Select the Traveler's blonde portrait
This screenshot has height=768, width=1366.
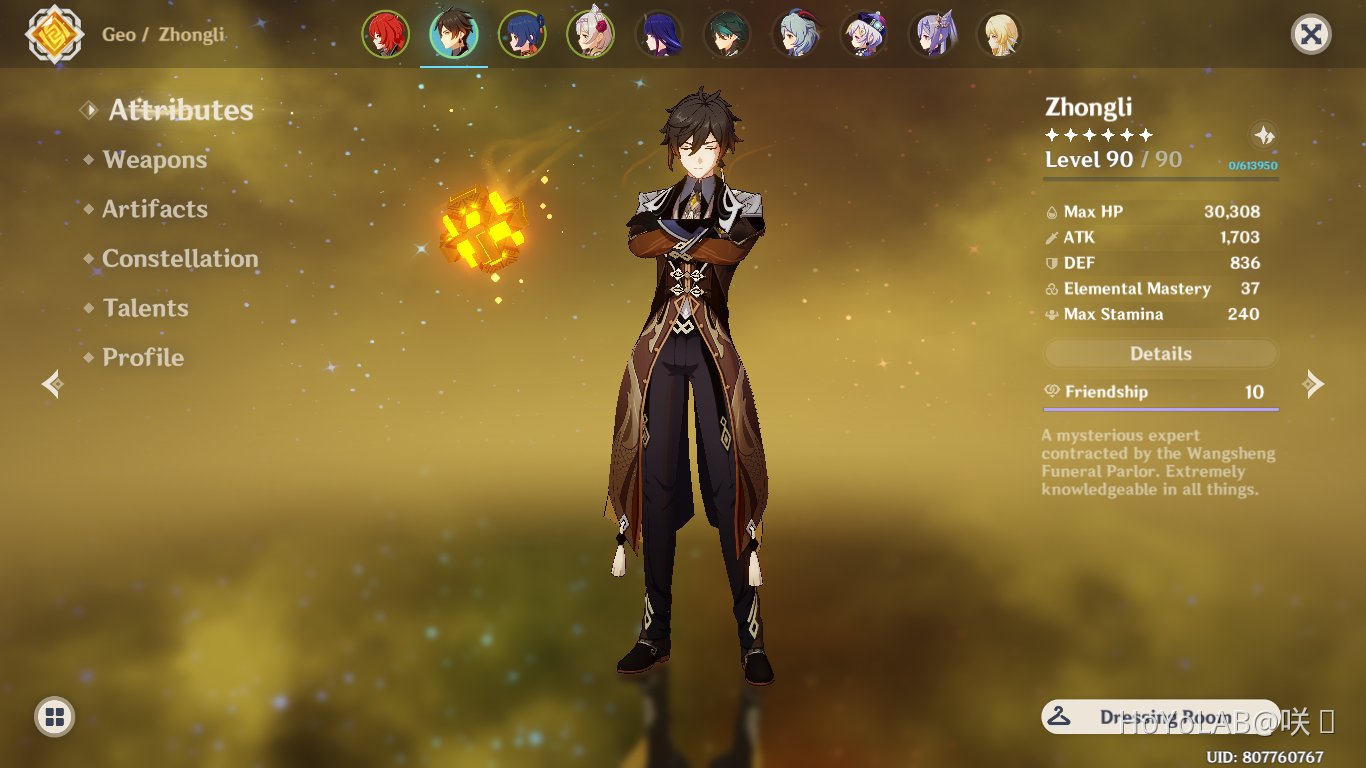1000,32
